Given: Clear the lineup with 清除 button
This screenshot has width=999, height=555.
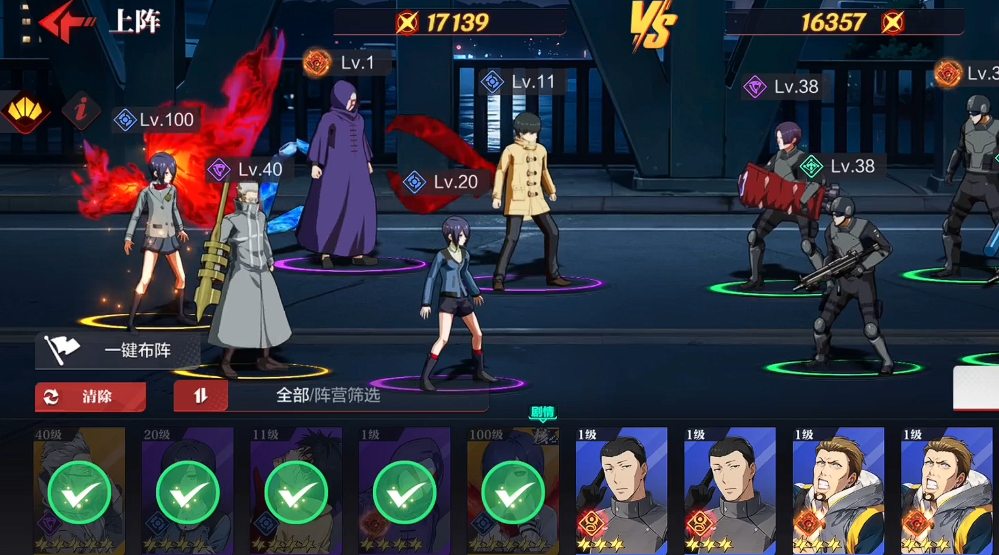Looking at the screenshot, I should [x=90, y=396].
